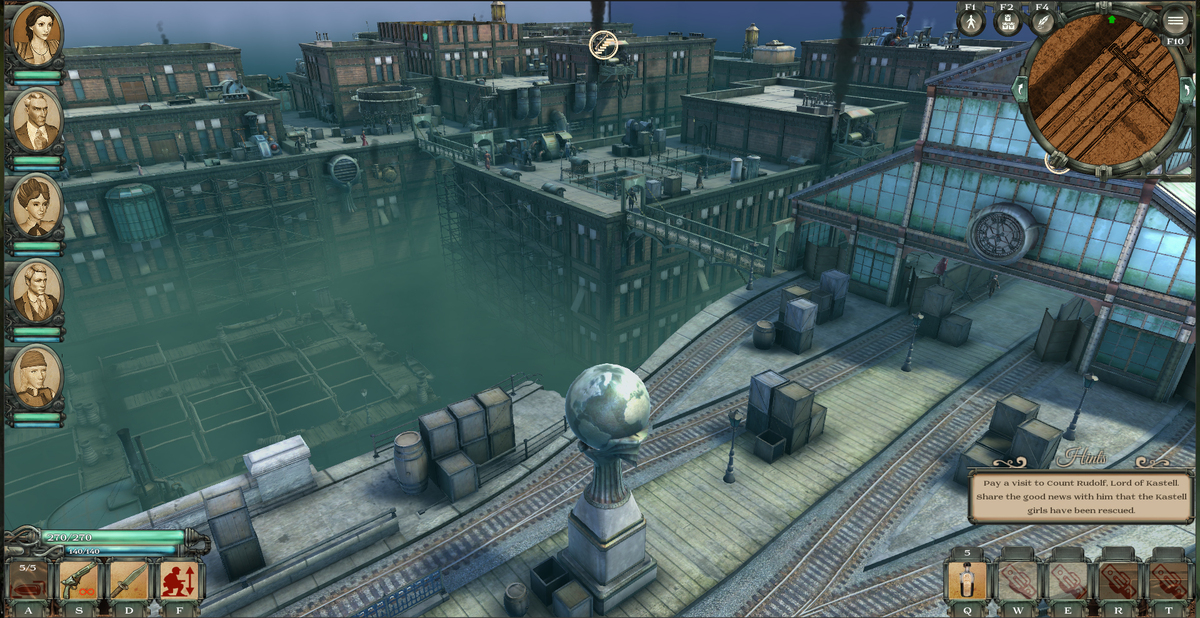Open the main menu hamburger button
This screenshot has height=618, width=1200.
click(x=1175, y=20)
